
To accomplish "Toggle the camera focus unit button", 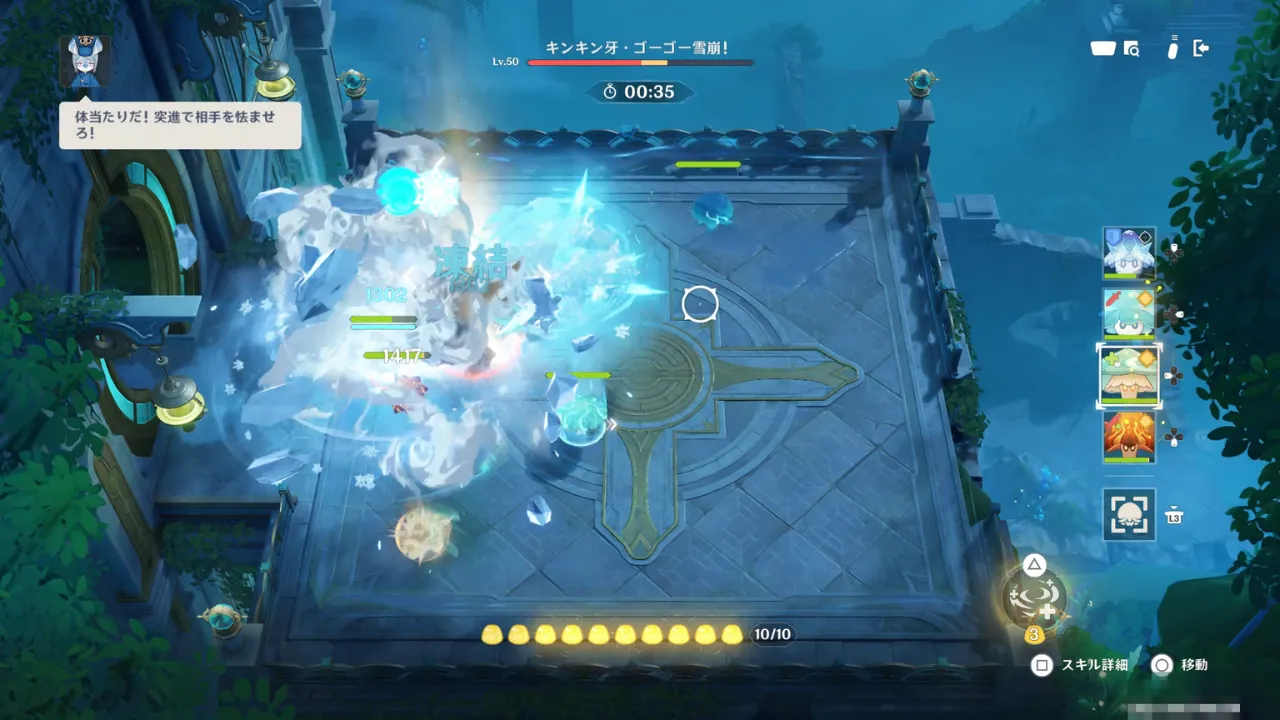I will (x=1129, y=515).
